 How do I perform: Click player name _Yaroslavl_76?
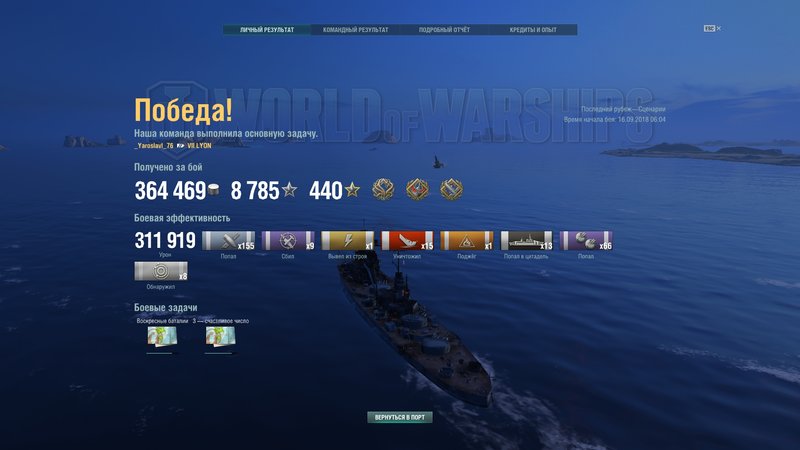click(154, 145)
